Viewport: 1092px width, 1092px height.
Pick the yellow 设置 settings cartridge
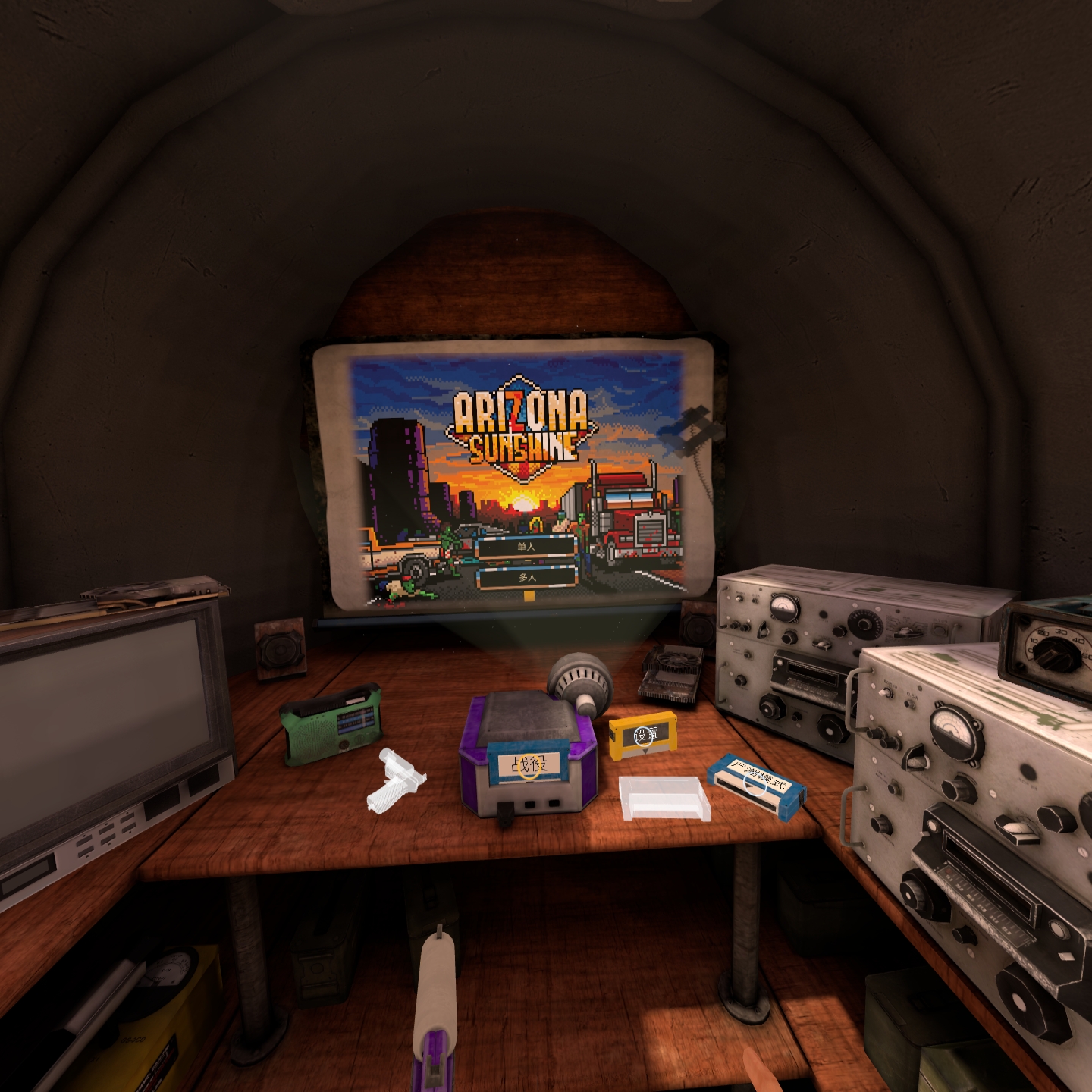pyautogui.click(x=645, y=735)
